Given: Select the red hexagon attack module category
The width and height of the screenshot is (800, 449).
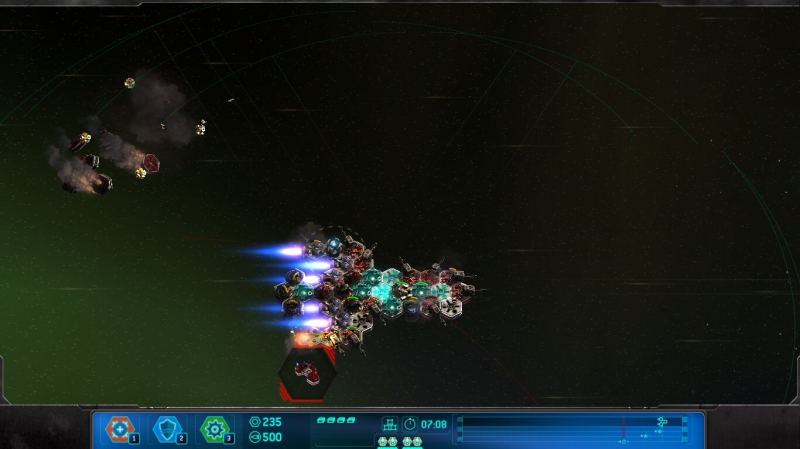Looking at the screenshot, I should pos(120,429).
